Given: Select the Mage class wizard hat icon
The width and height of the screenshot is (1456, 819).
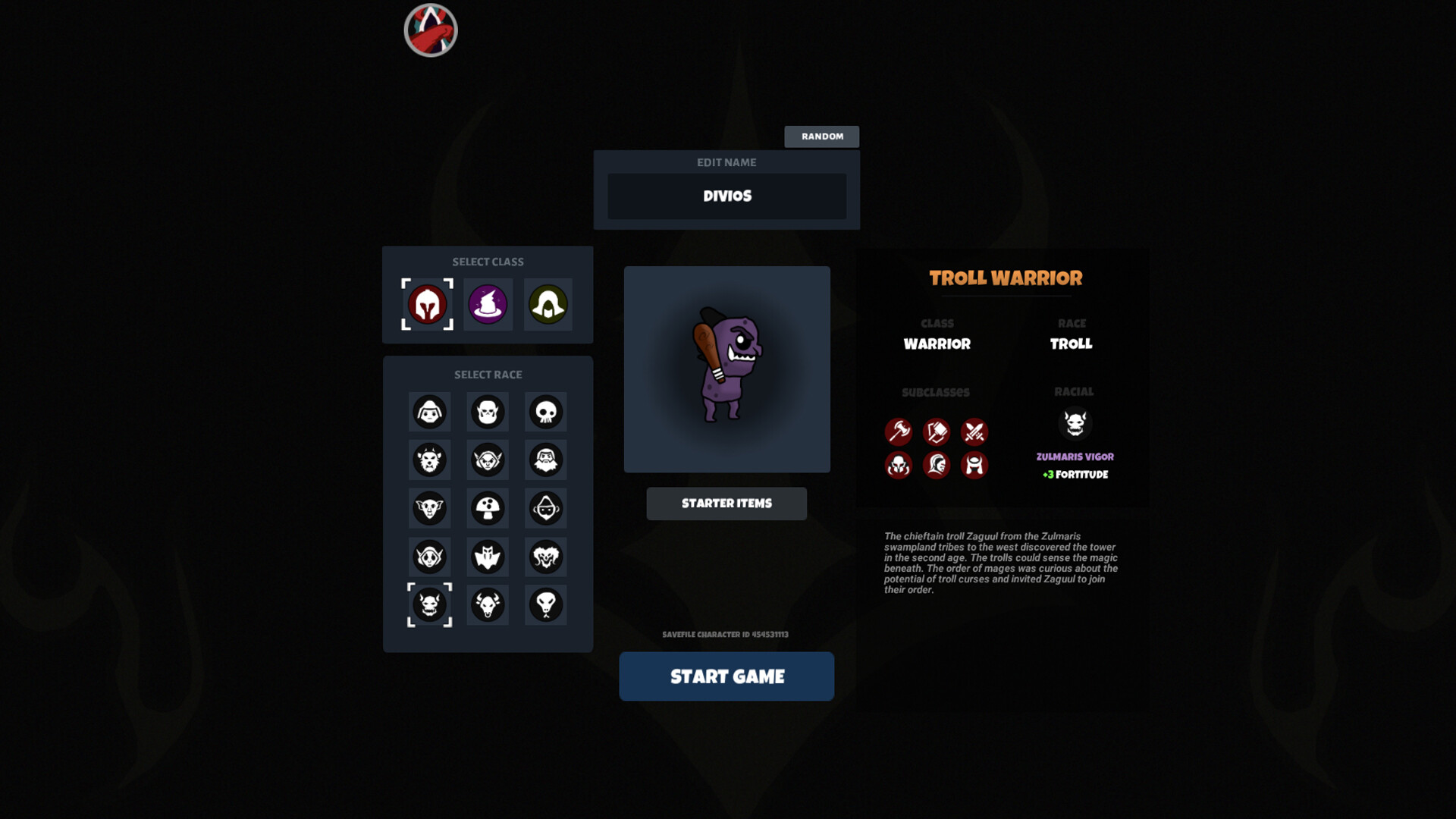Looking at the screenshot, I should point(488,305).
